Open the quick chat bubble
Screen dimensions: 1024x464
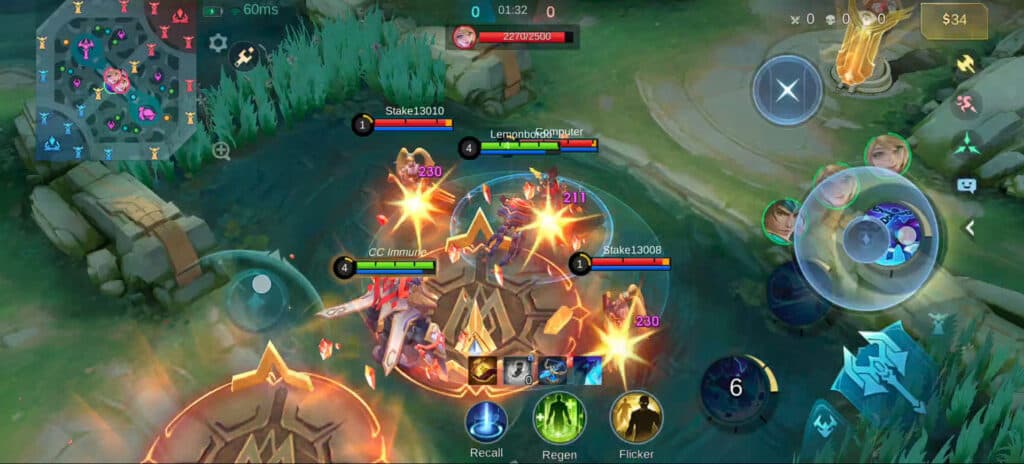(x=966, y=185)
